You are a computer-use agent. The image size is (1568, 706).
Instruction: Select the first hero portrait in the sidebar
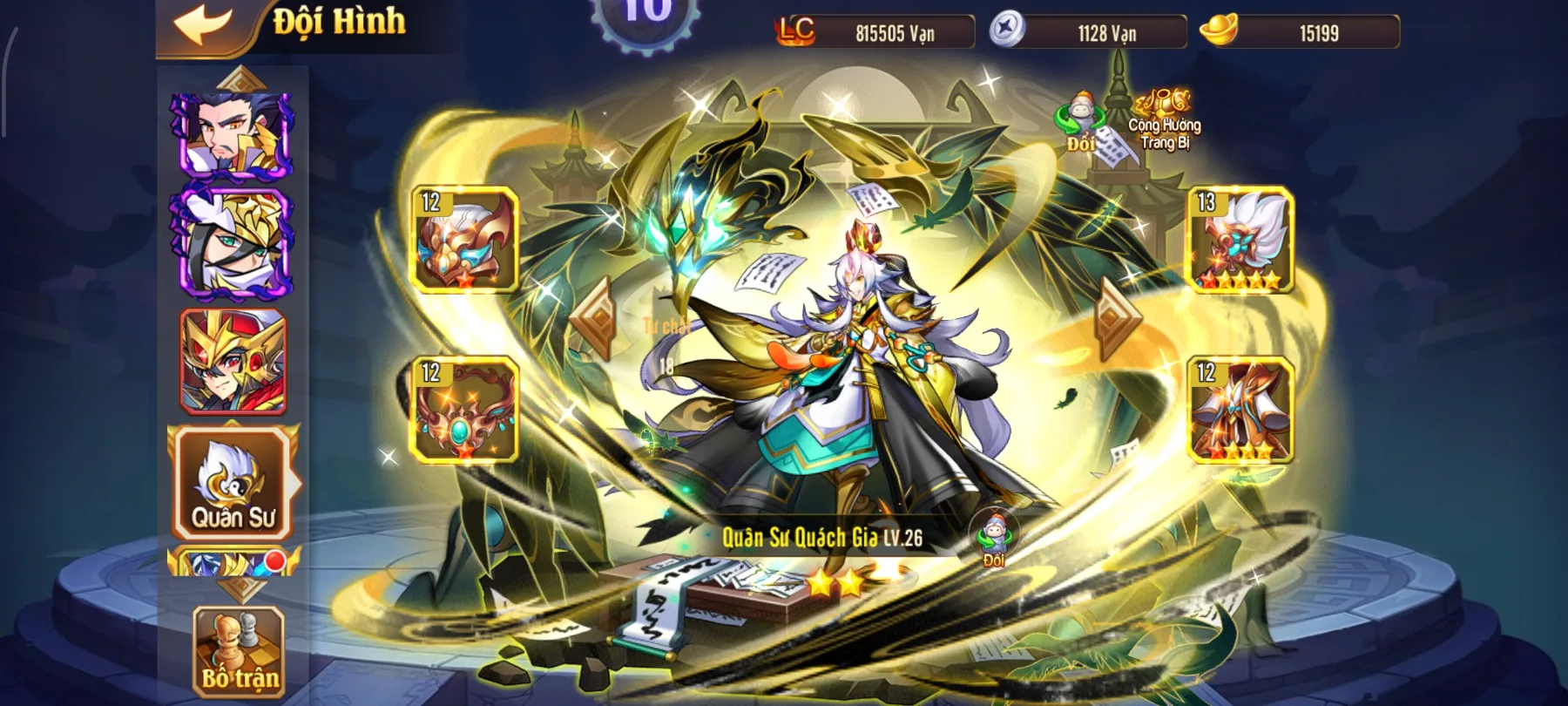pos(233,135)
